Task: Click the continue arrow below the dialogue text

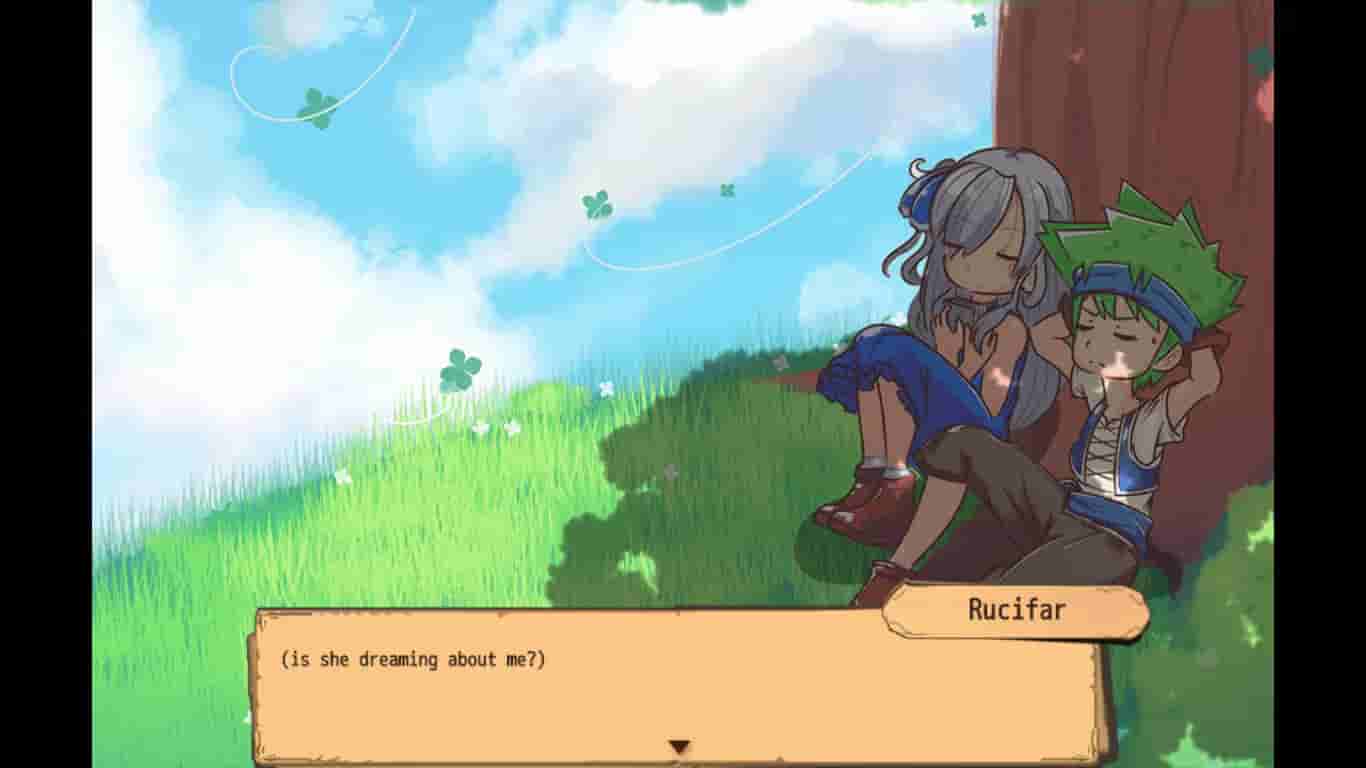Action: [x=679, y=744]
